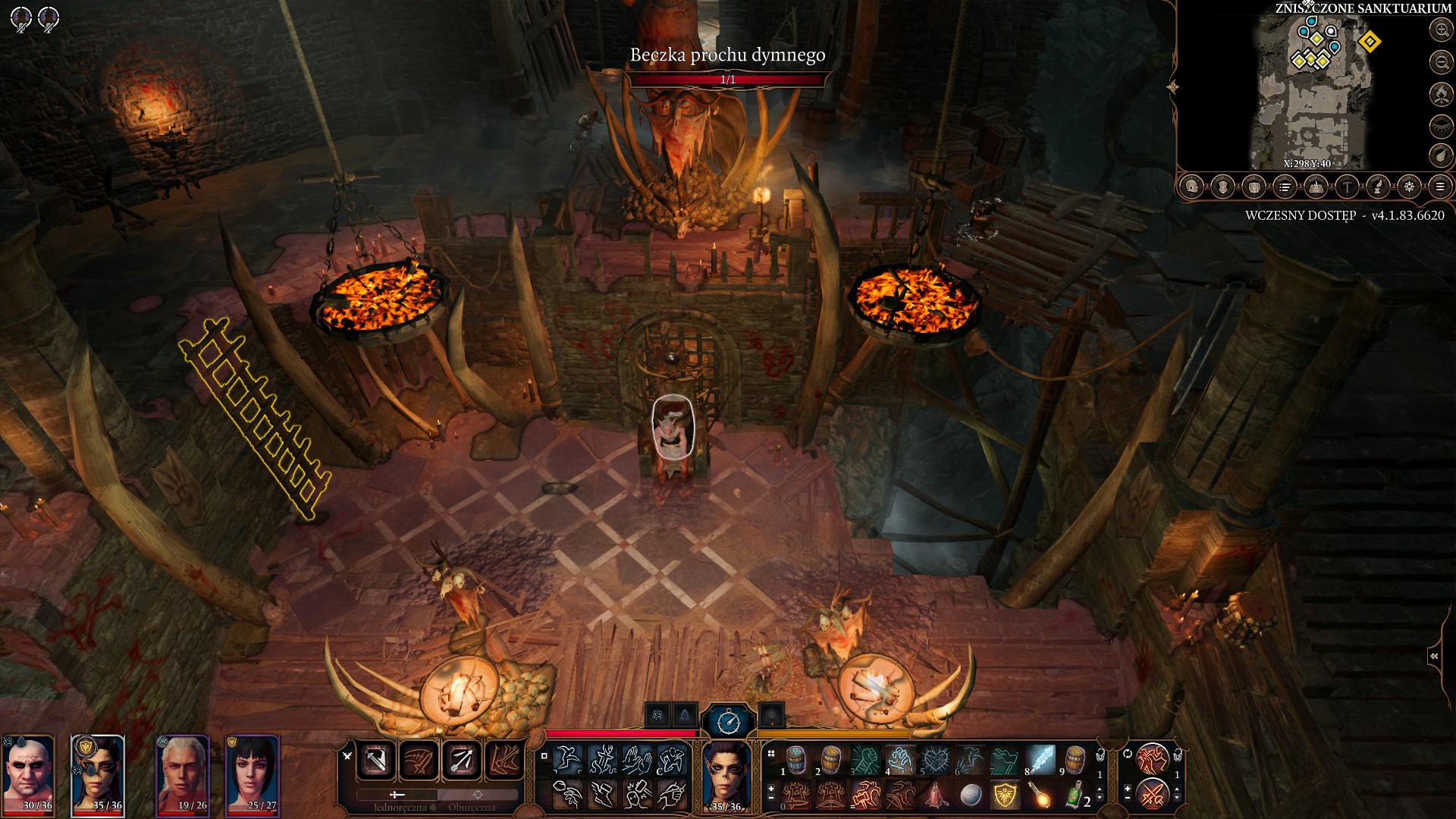Select the ice sword item in slot 8
Image resolution: width=1456 pixels, height=819 pixels.
coord(1040,759)
